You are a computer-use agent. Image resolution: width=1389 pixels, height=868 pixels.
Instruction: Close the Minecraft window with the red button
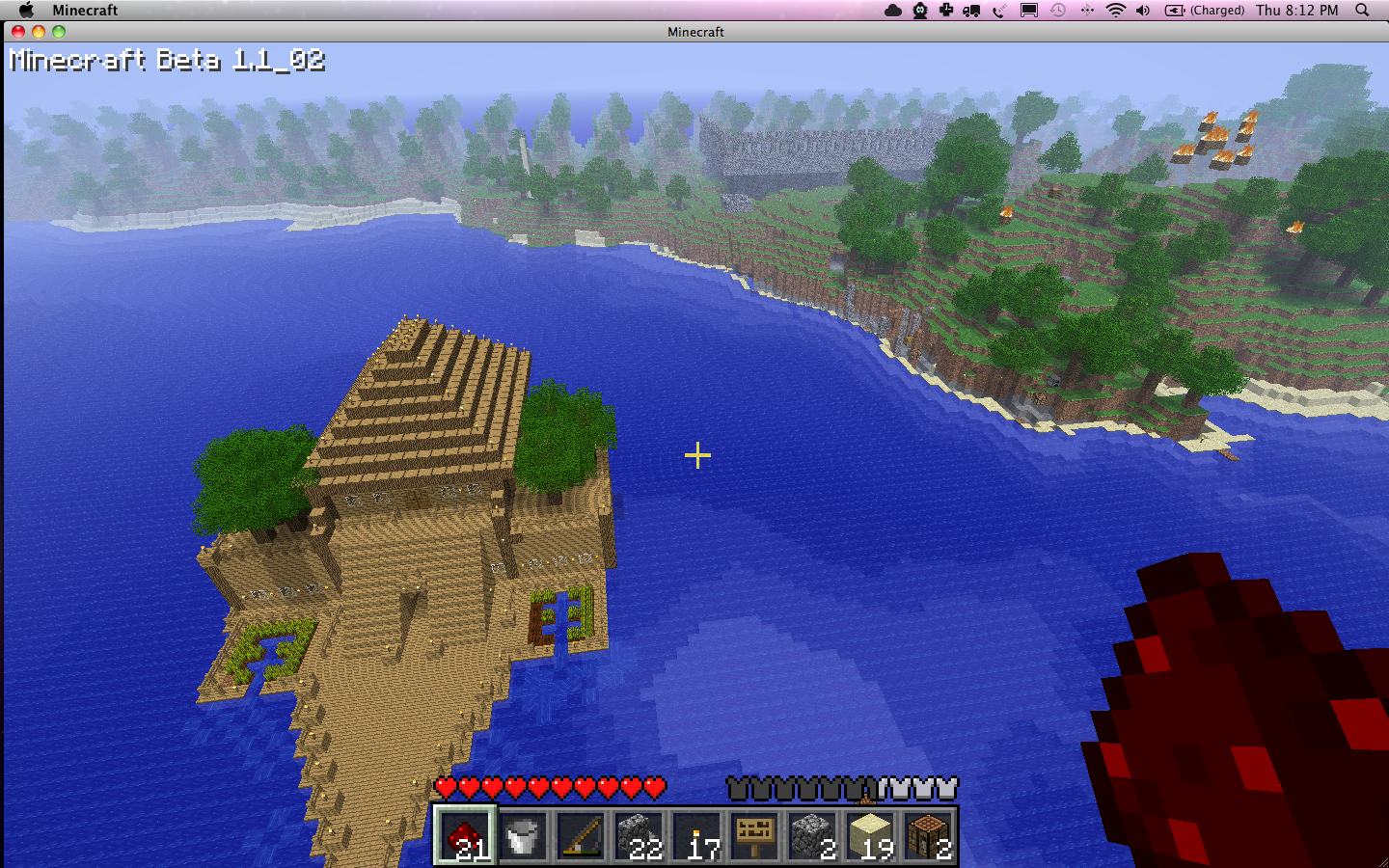18,32
